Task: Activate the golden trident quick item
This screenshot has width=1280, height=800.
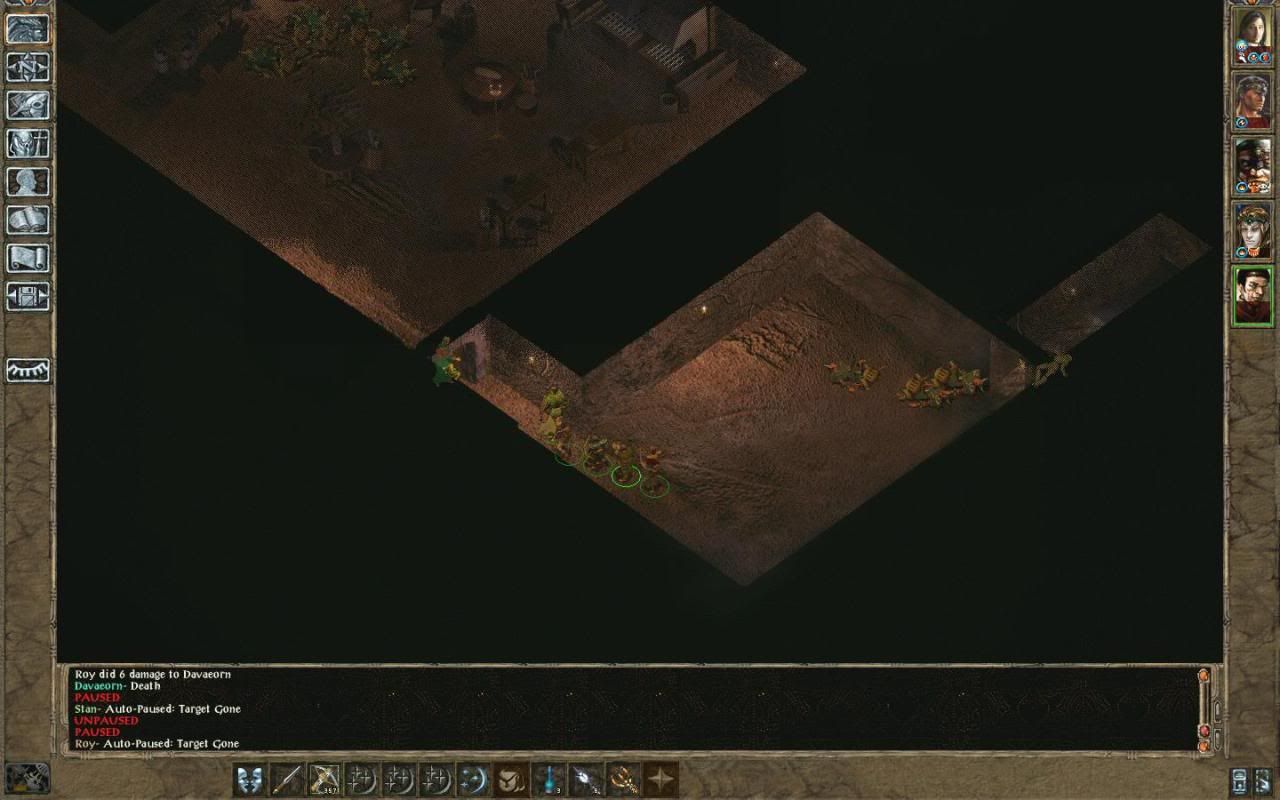Action: coord(623,779)
